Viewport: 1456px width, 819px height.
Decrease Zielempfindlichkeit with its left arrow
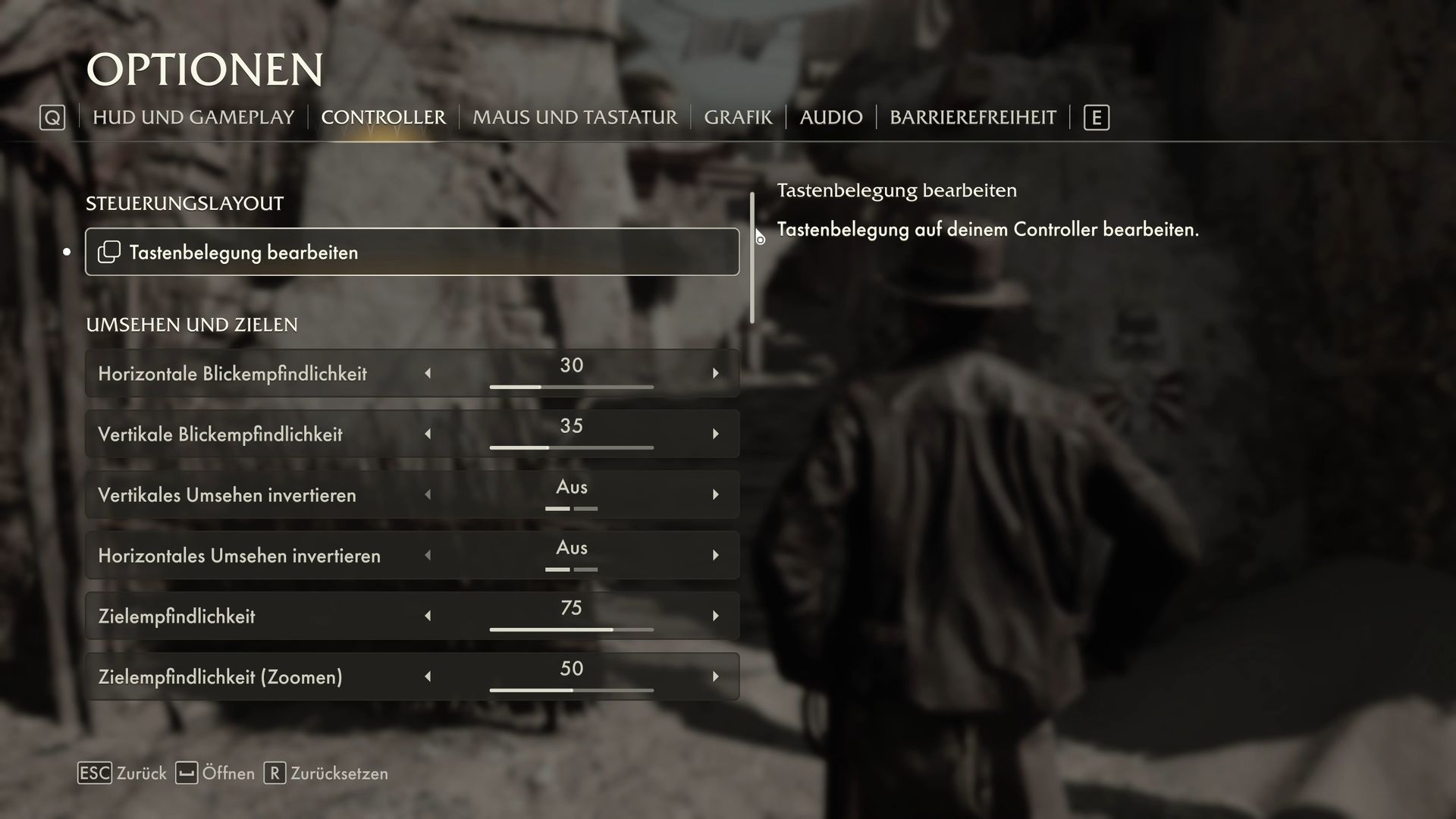point(428,616)
